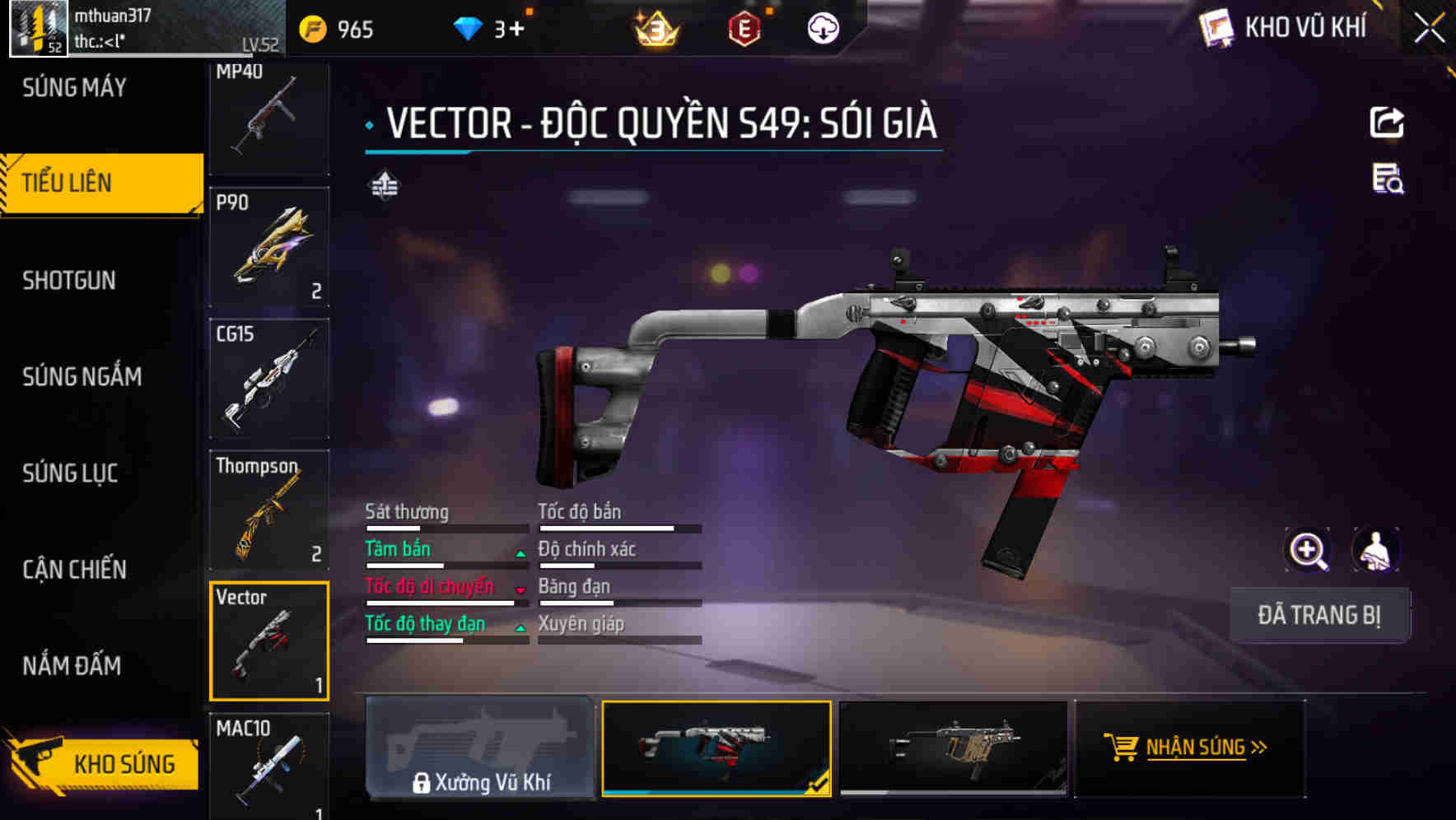
Task: Open the NẮM ĐẤM category
Action: point(72,665)
